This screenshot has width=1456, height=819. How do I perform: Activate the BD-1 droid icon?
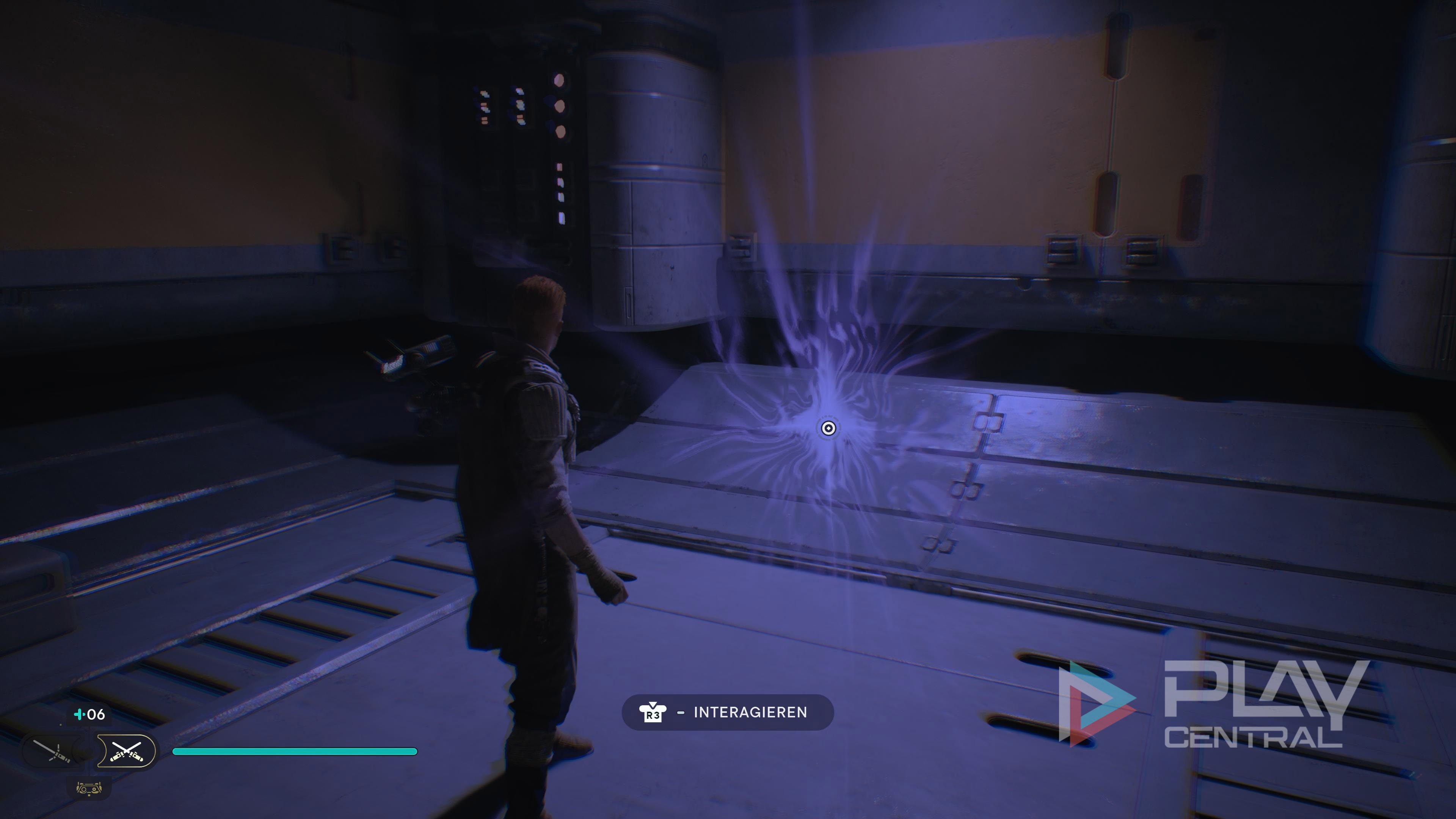89,788
